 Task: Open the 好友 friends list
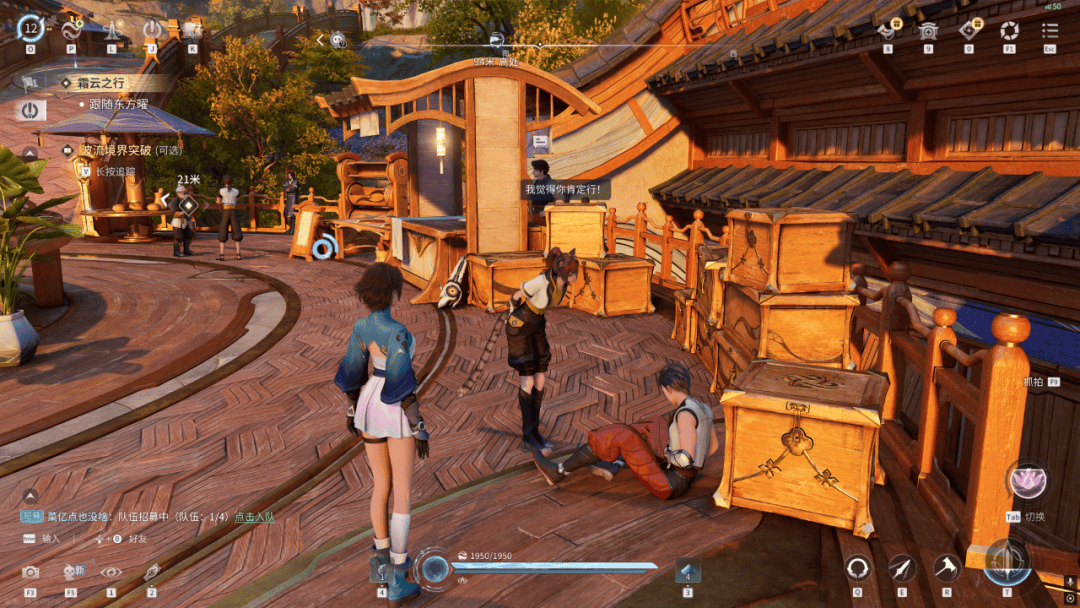pos(137,538)
